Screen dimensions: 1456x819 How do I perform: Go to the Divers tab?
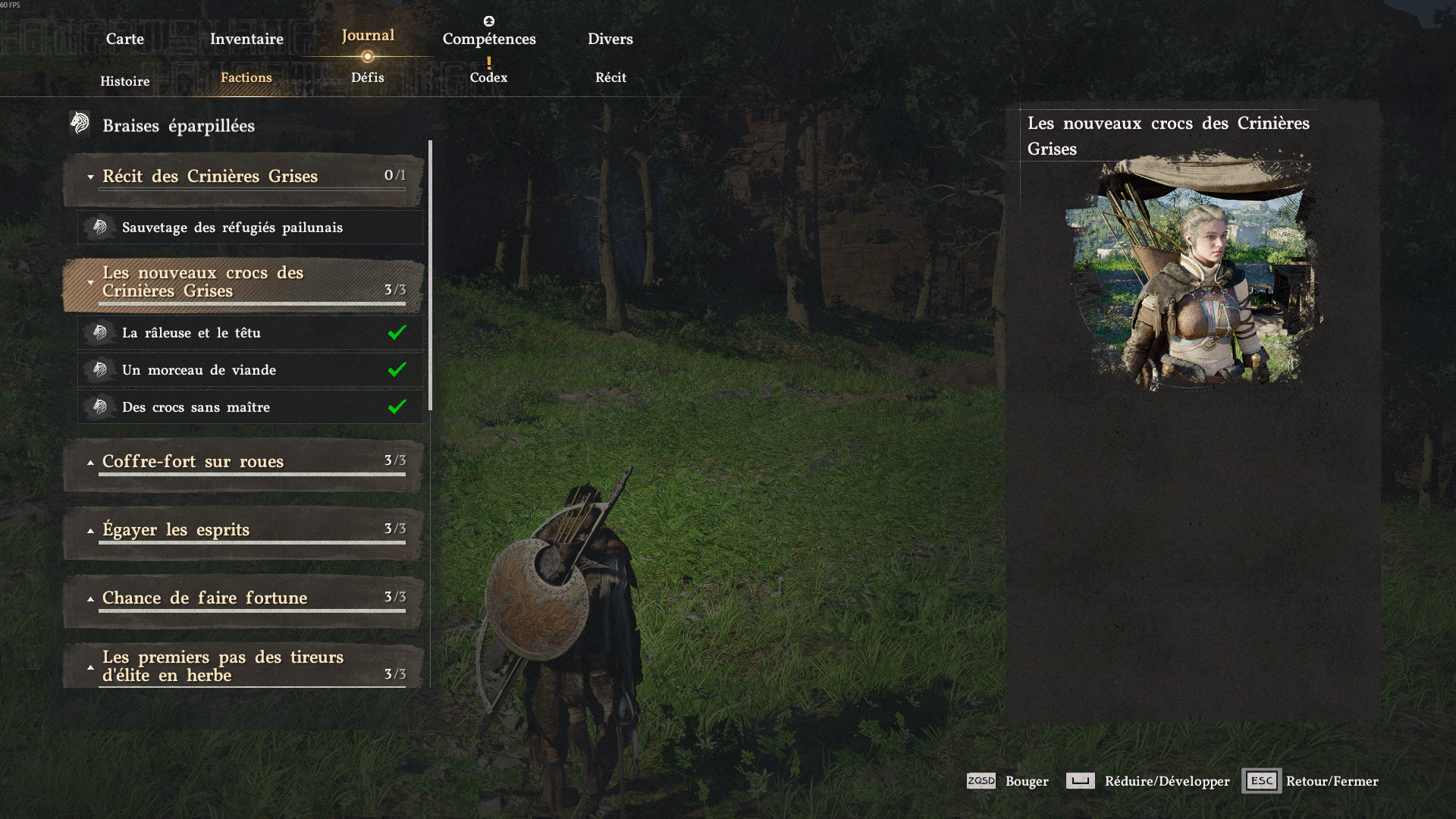[610, 39]
